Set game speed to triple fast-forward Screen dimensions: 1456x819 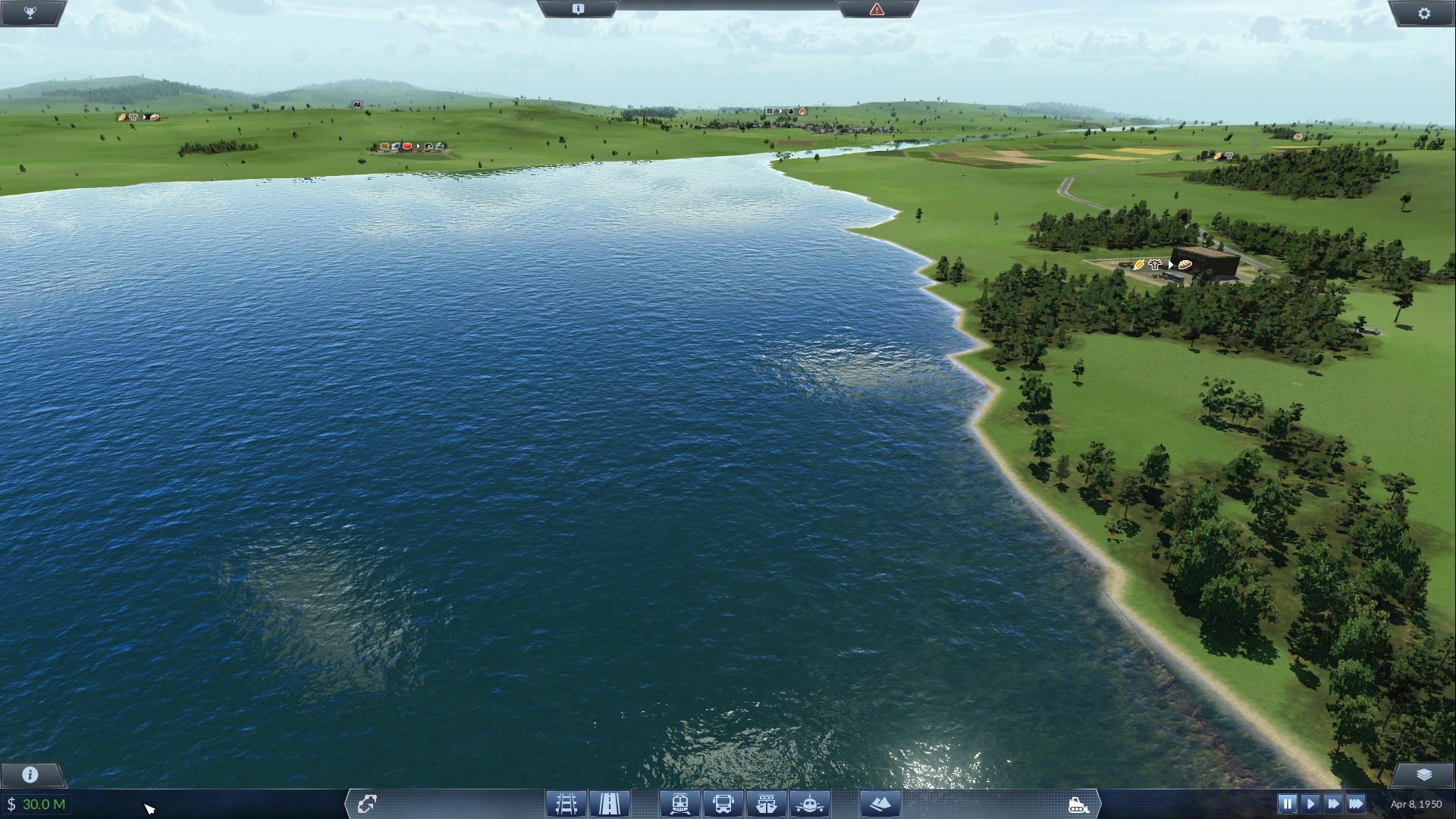[x=1356, y=804]
